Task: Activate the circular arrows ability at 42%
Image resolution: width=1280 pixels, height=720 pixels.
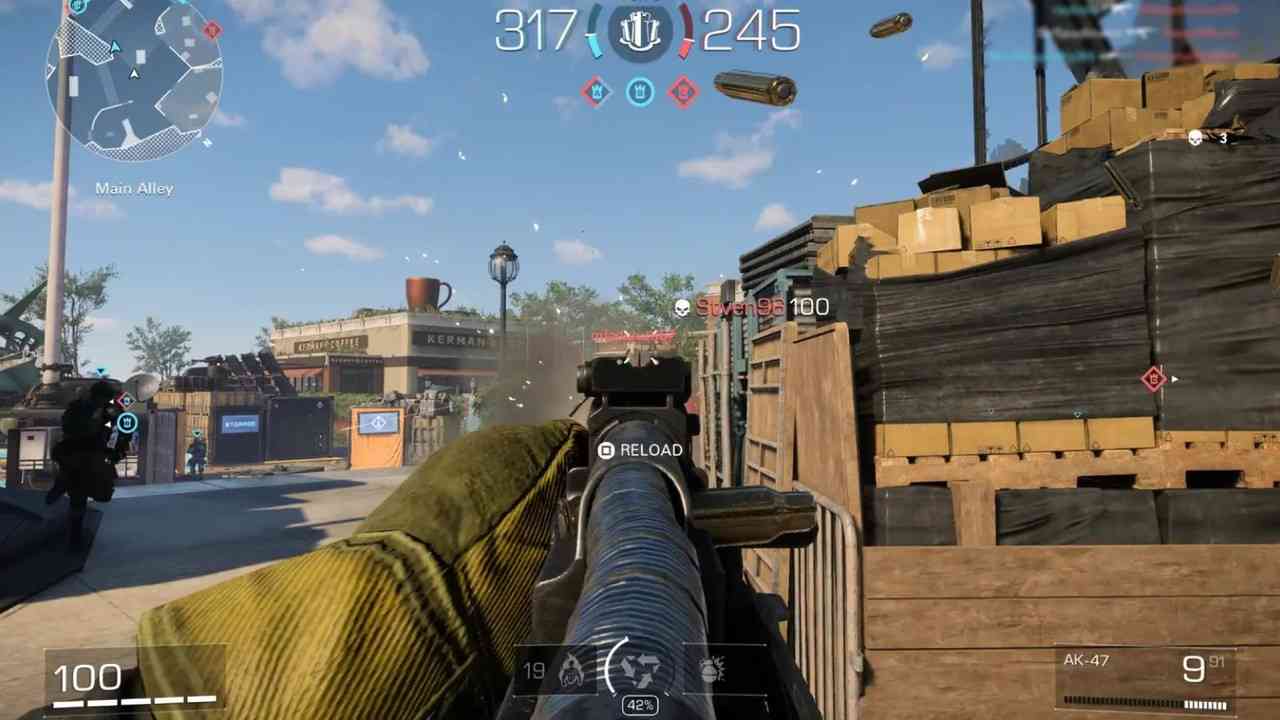Action: tap(640, 668)
